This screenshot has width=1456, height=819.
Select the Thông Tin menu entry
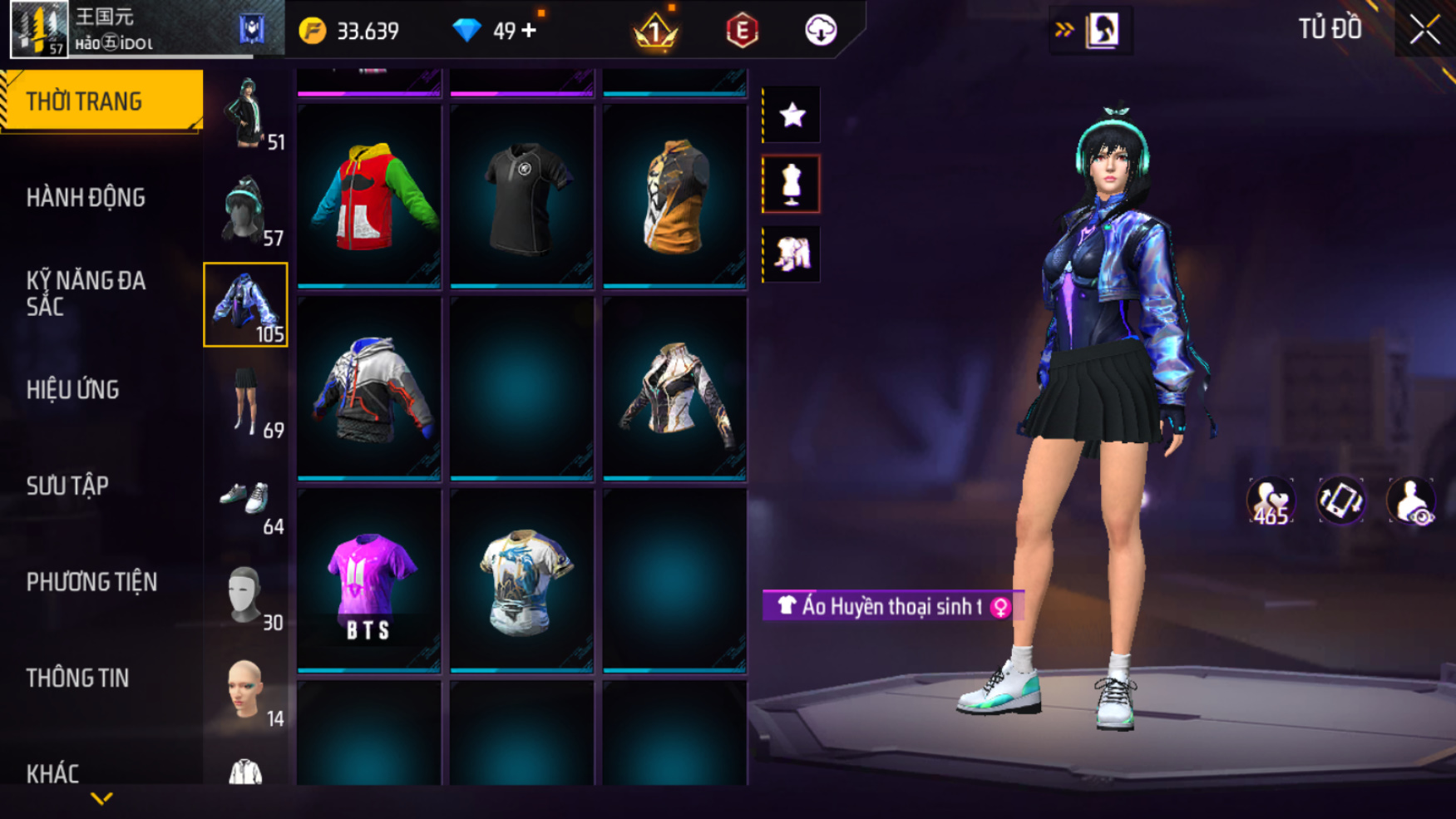(x=77, y=678)
